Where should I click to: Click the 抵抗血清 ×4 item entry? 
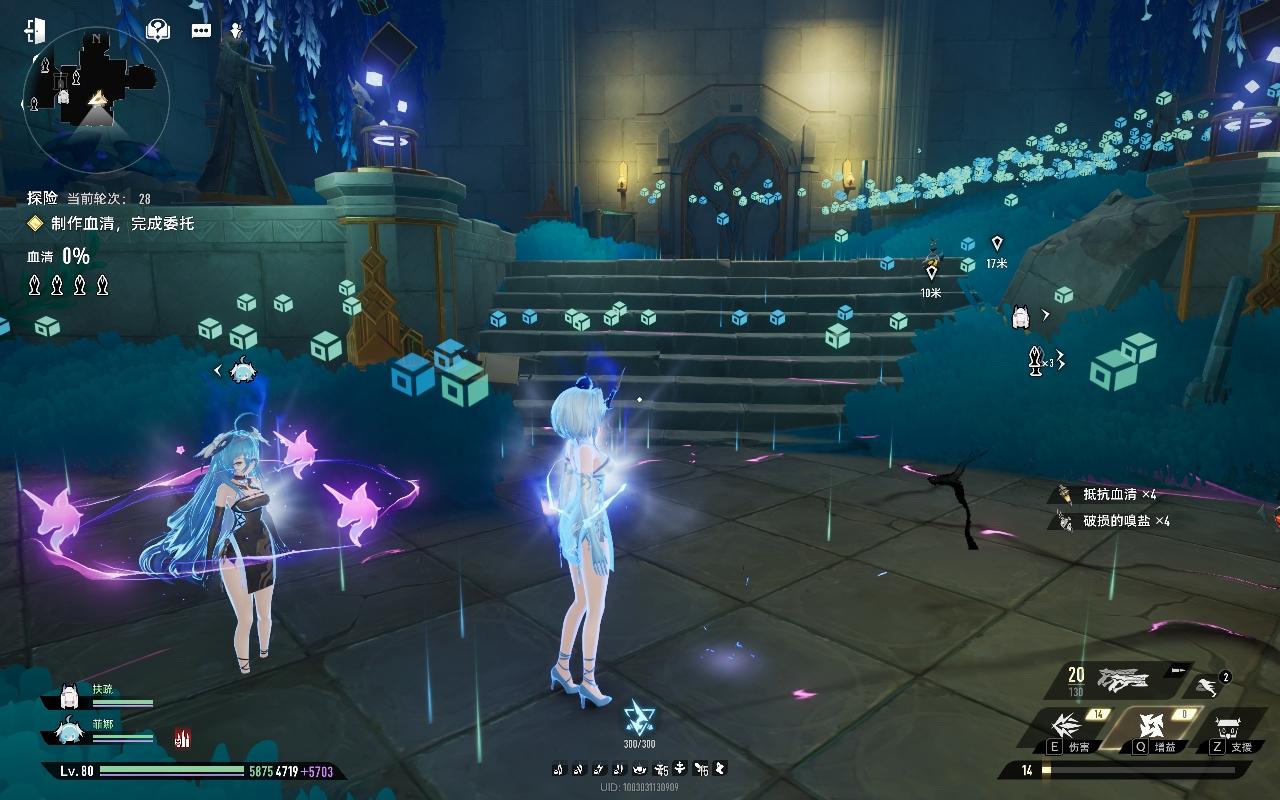point(1110,494)
